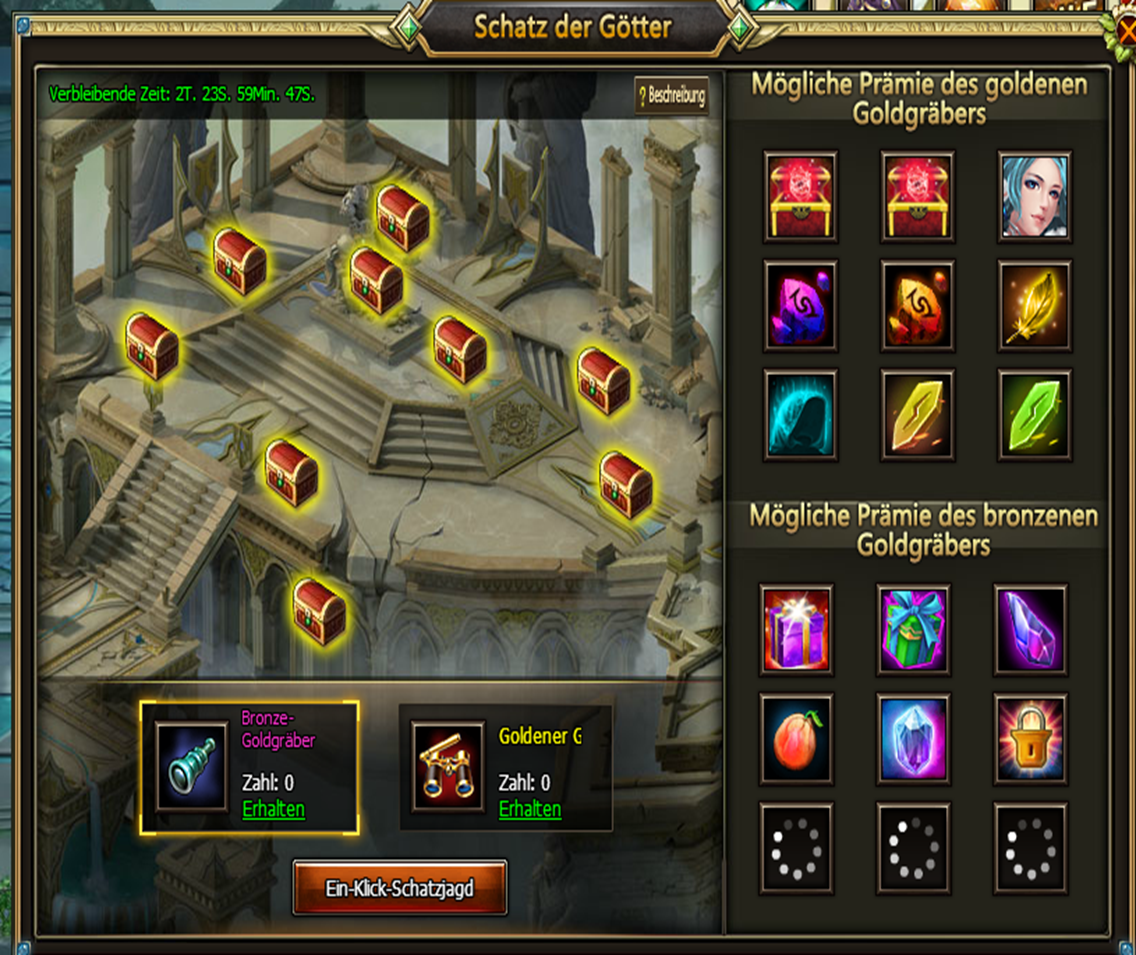Inspect the cyan hooded cloak reward
The height and width of the screenshot is (955, 1136).
point(800,415)
